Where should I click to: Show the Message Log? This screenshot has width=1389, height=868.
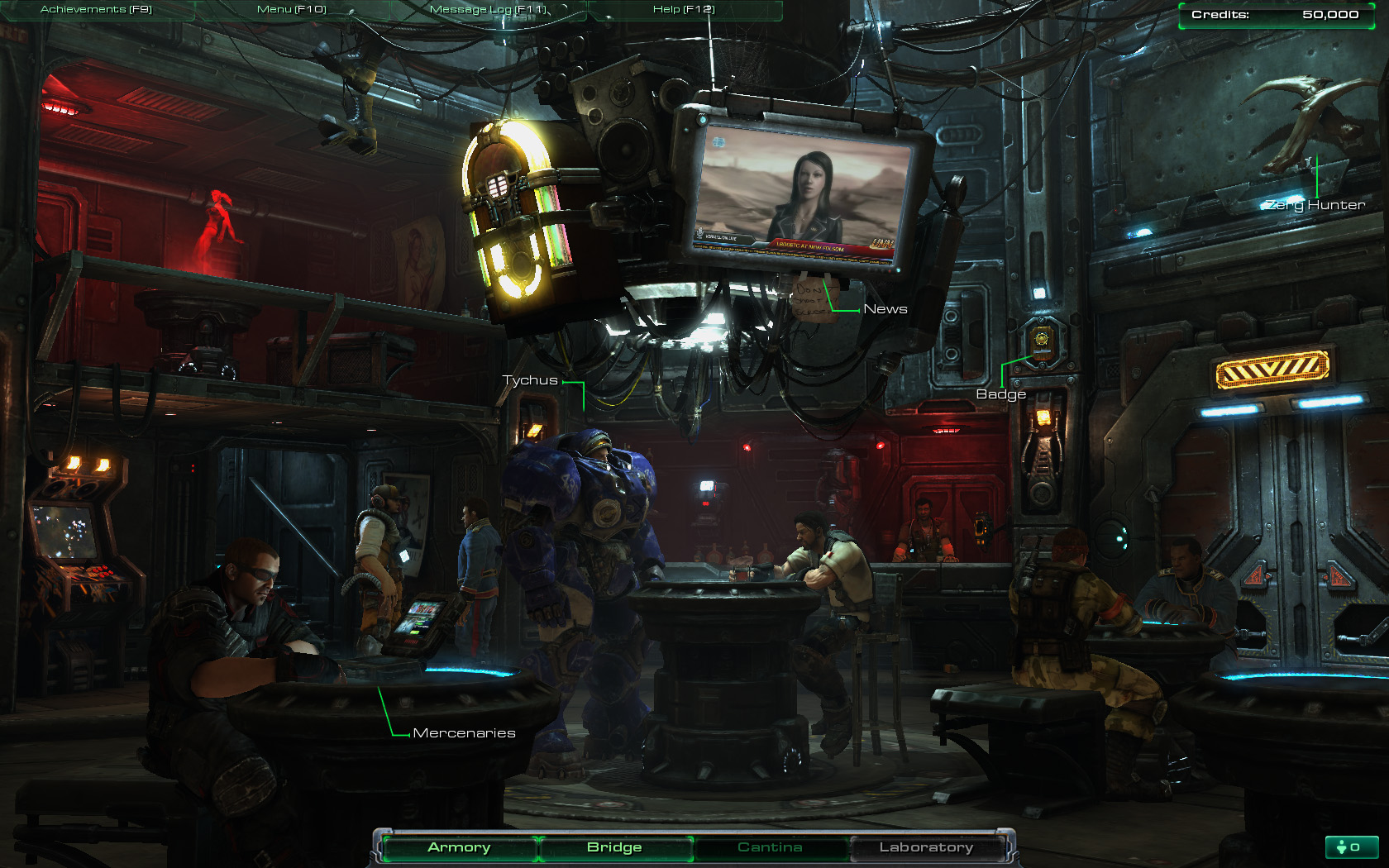tap(488, 9)
